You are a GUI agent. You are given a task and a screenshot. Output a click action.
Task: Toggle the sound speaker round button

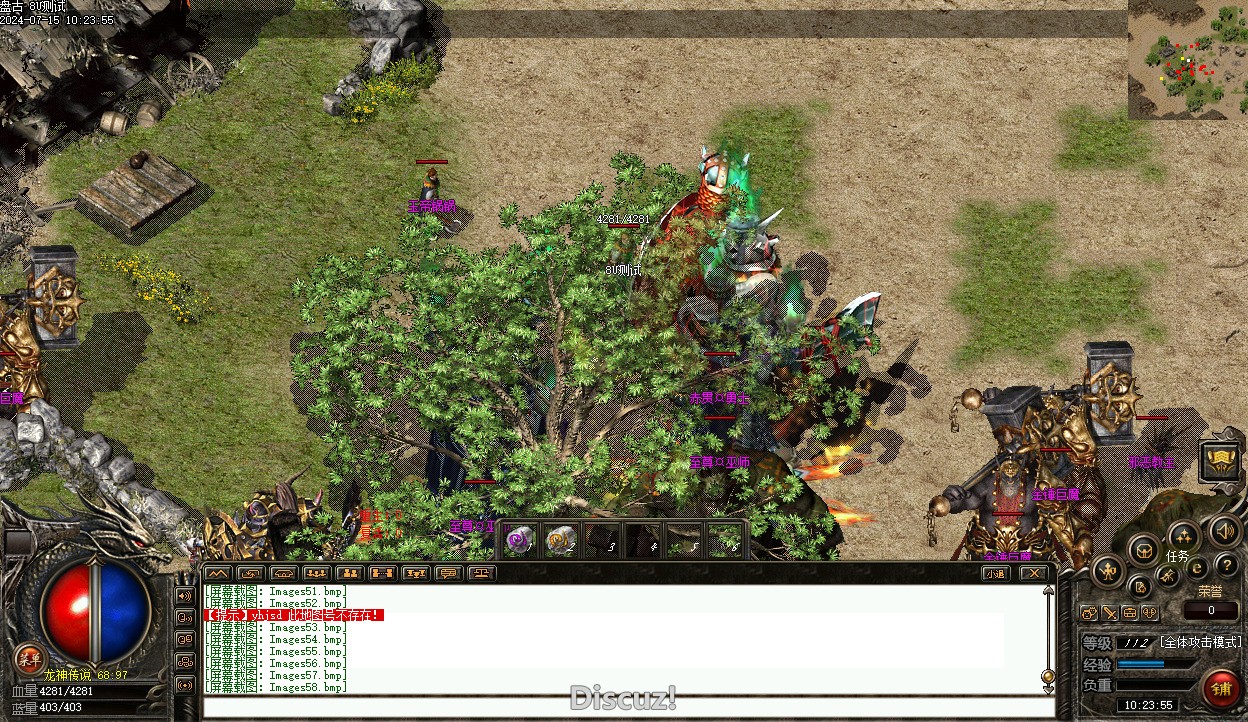(x=1222, y=530)
